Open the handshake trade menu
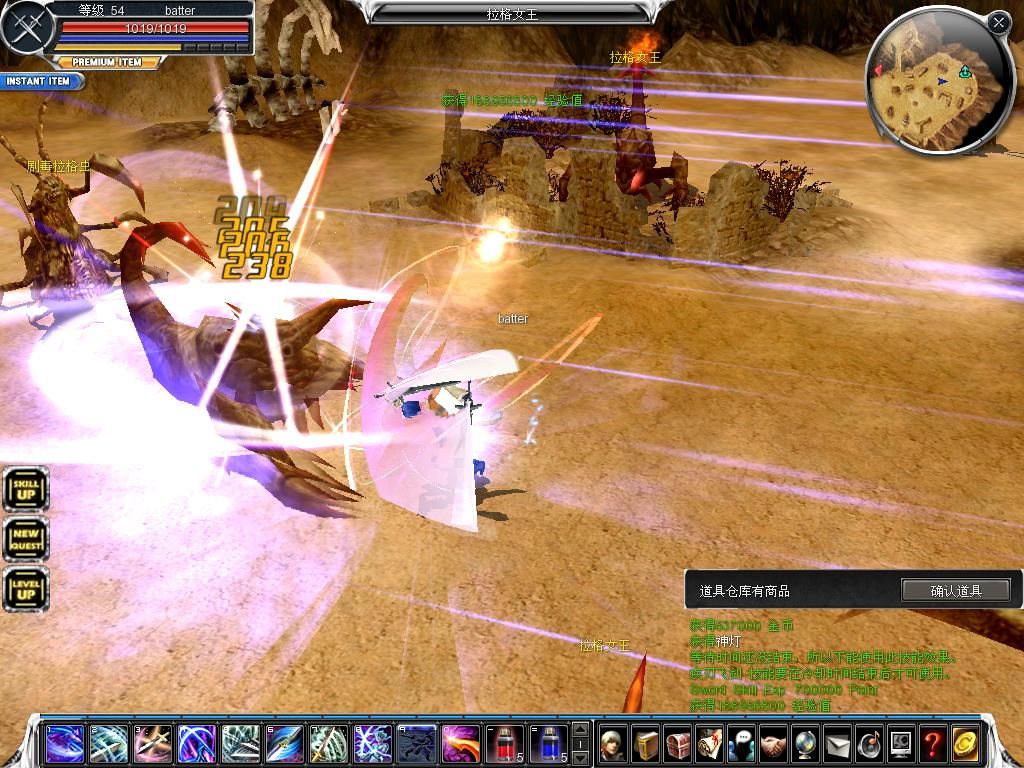This screenshot has height=768, width=1024. point(773,744)
